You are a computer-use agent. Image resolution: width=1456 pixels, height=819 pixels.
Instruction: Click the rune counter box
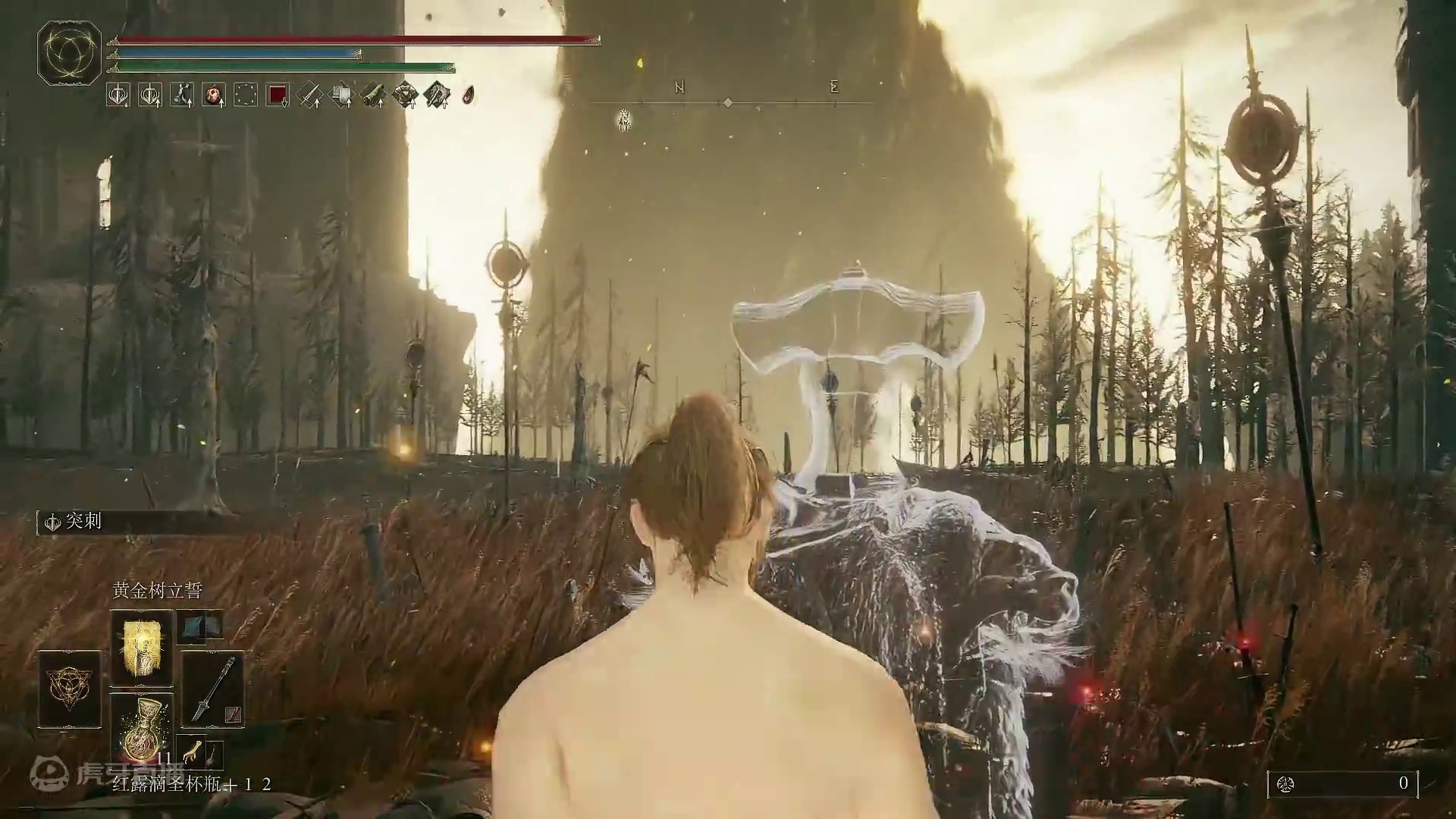pos(1342,783)
